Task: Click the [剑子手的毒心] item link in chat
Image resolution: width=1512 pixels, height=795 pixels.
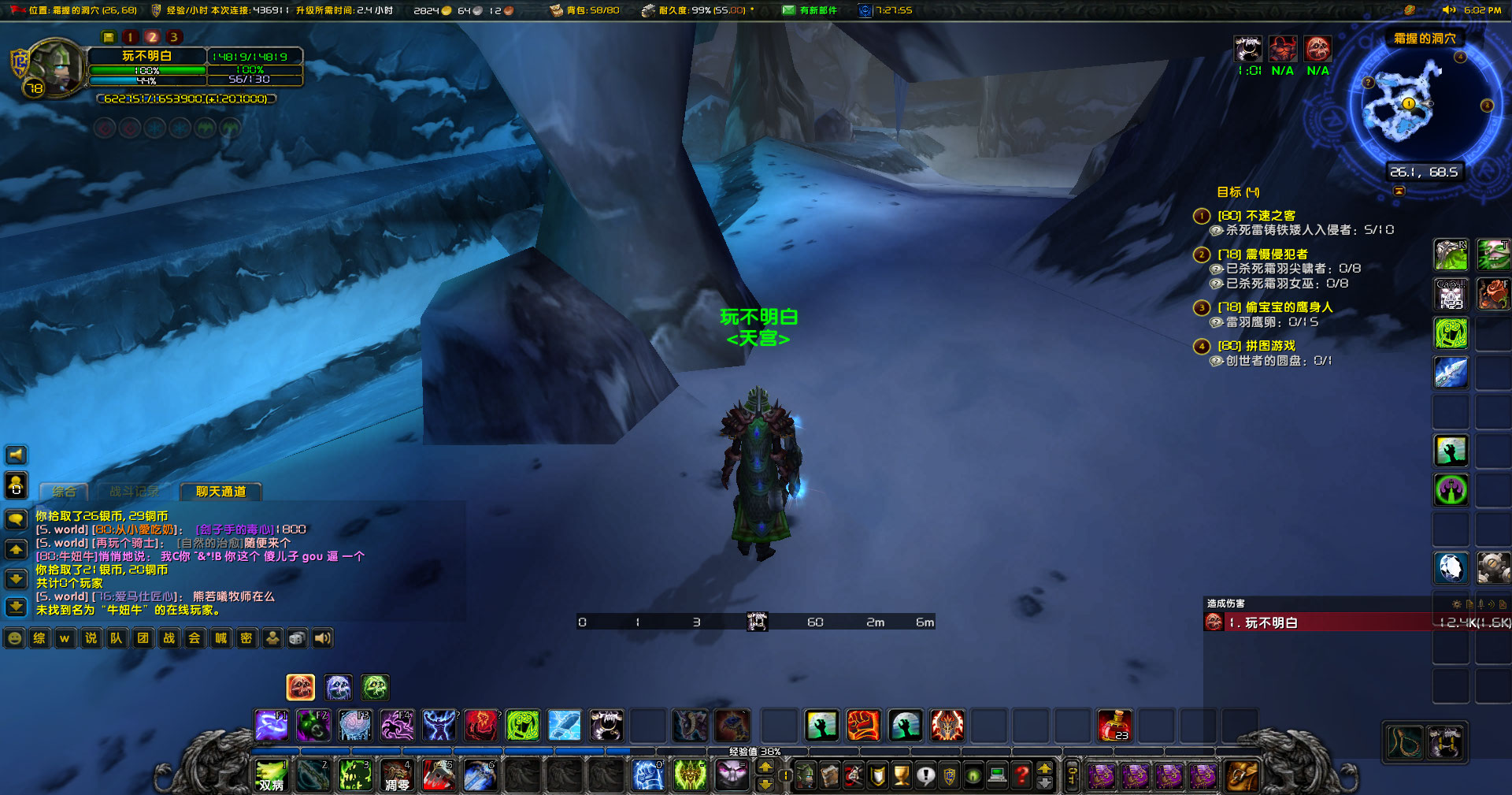Action: [x=234, y=530]
